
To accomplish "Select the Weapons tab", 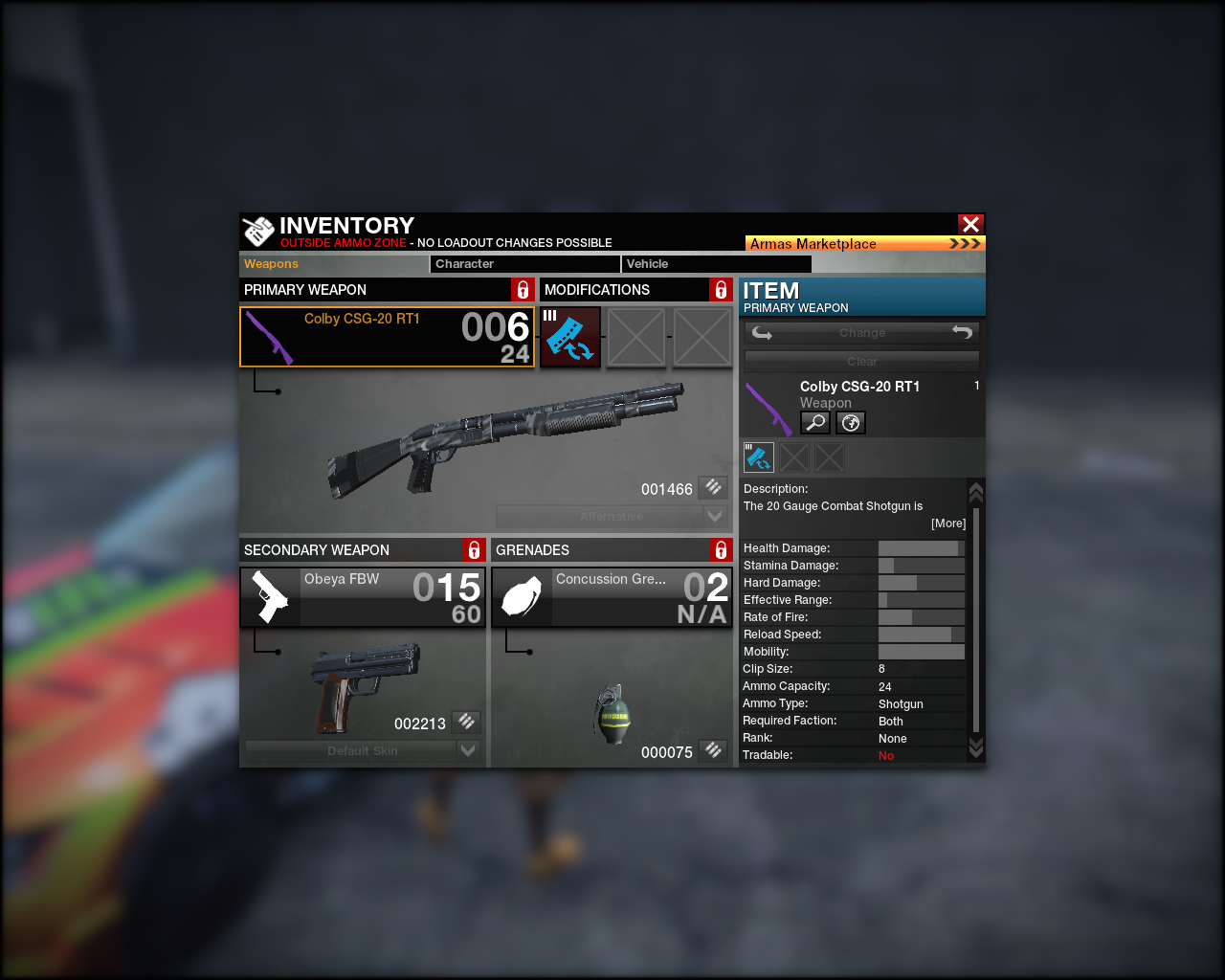I will tap(333, 264).
